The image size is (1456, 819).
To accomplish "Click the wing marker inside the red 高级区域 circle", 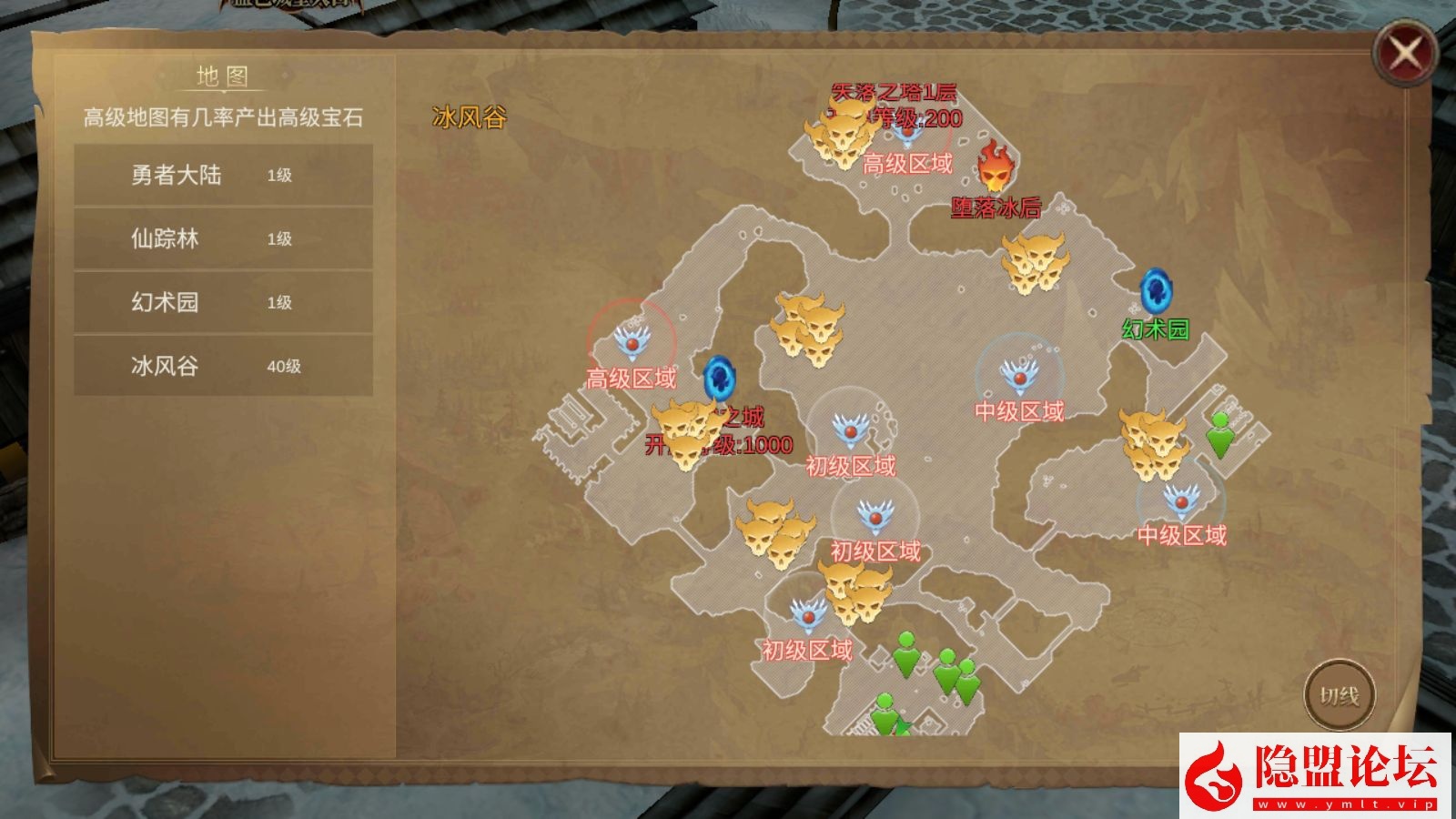I will pos(632,339).
